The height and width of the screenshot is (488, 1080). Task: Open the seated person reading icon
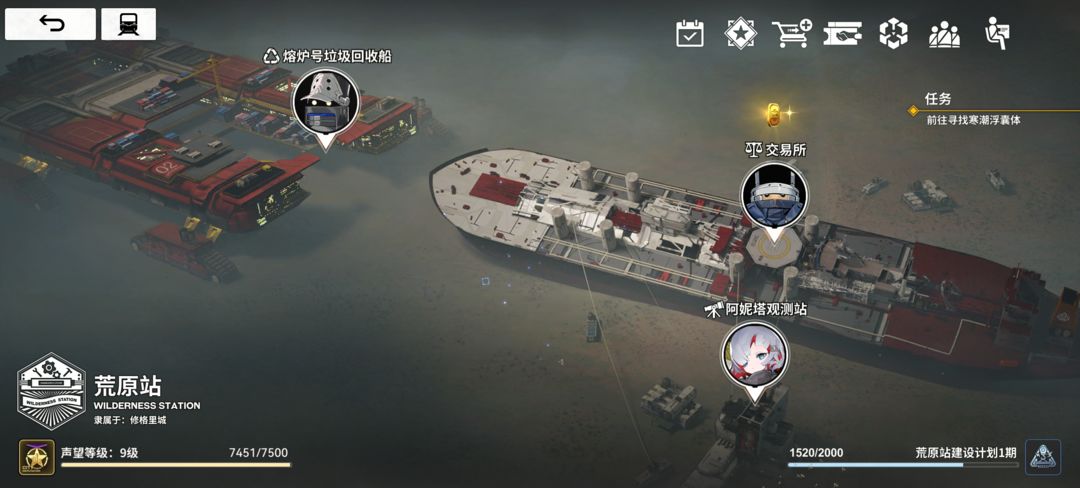995,34
